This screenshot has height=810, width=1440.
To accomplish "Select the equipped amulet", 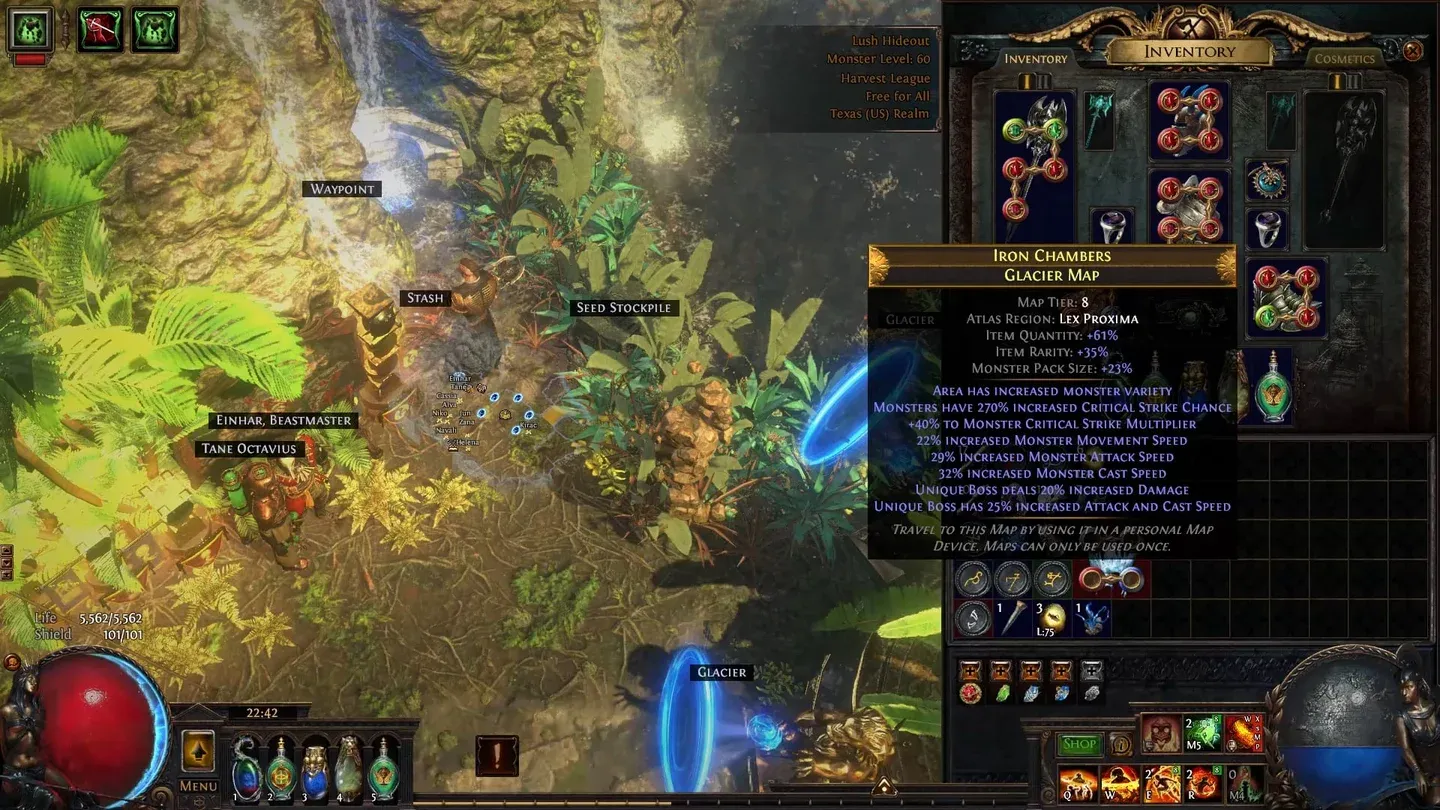I will (x=1266, y=180).
